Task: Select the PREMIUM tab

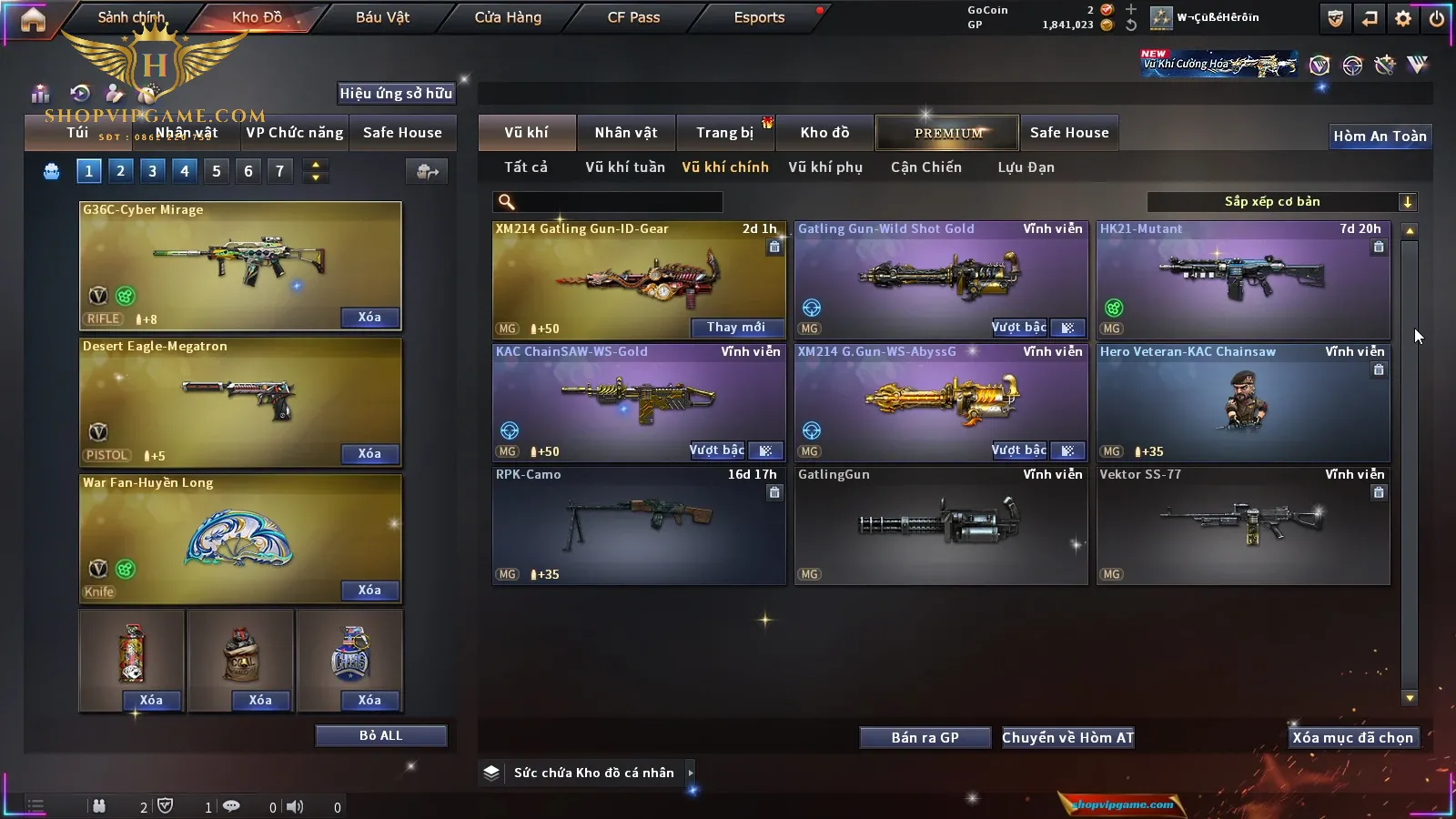Action: (x=947, y=133)
